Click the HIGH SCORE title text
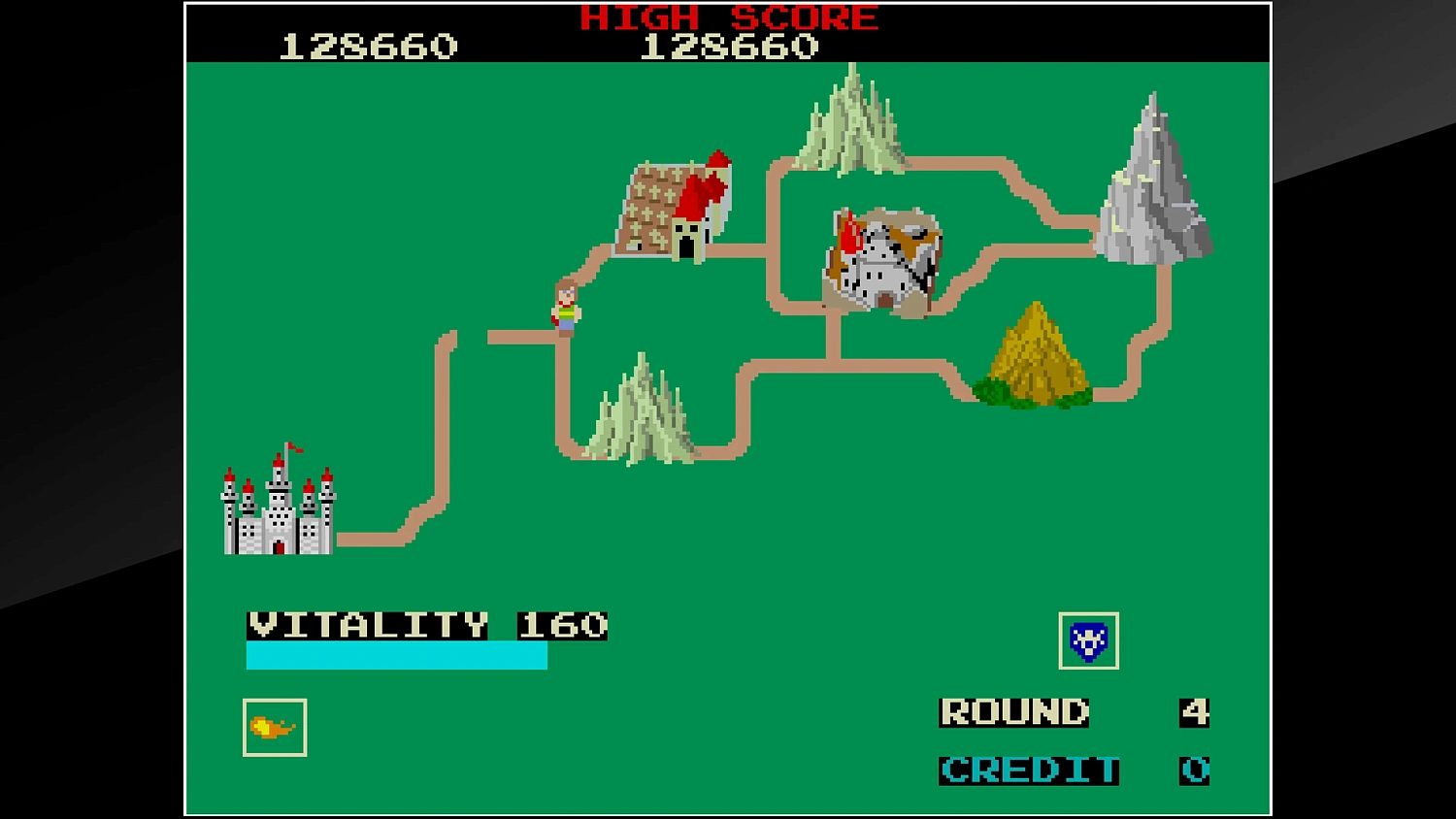 [726, 16]
